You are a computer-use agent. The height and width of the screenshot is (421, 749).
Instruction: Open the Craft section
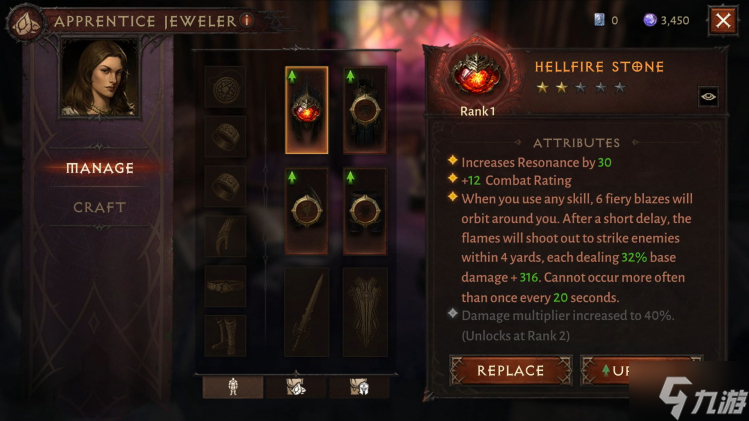100,207
